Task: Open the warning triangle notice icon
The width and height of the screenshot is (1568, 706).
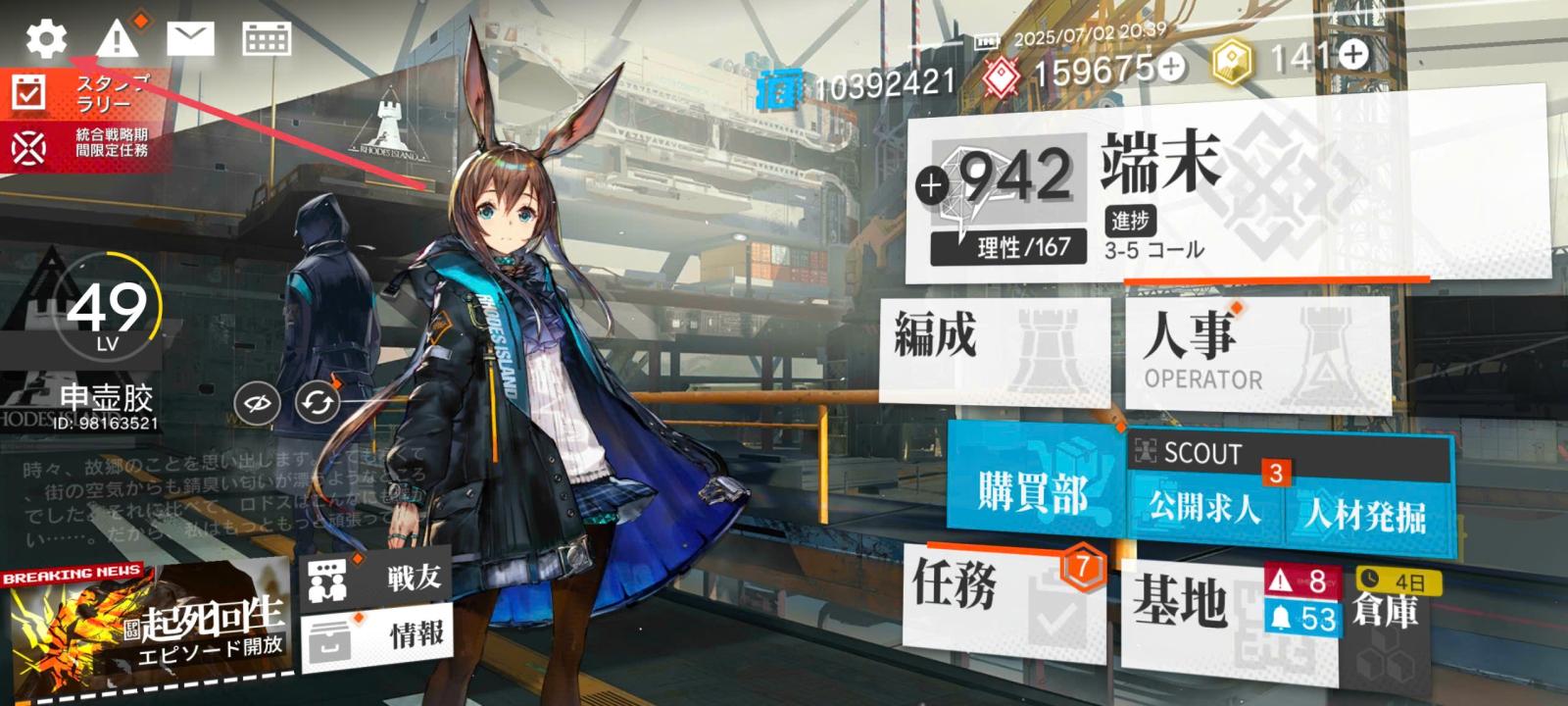Action: point(118,39)
